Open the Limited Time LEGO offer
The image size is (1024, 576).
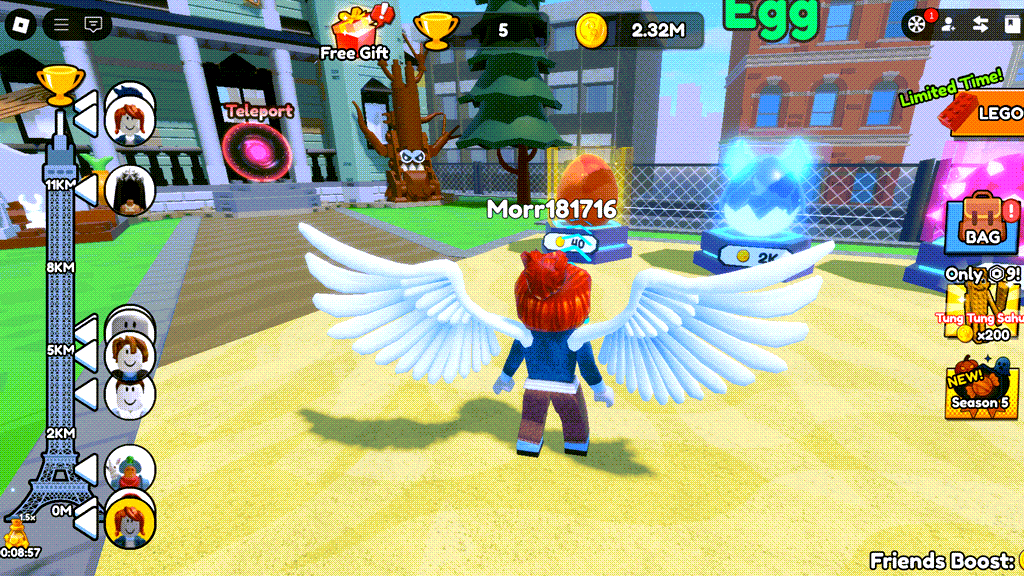(985, 111)
